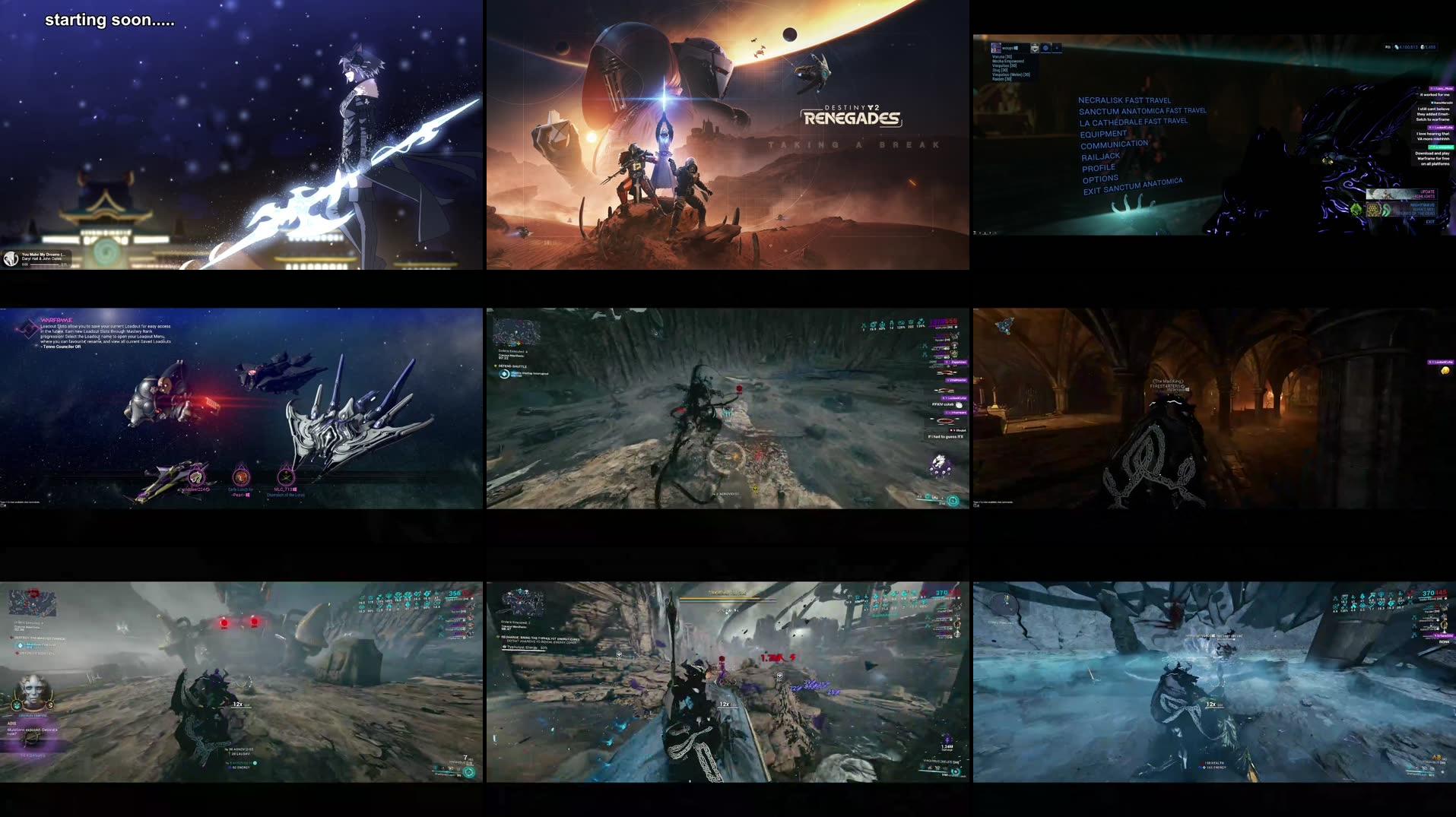
Task: Click the song progress bar on You Make My Dreams
Action: click(x=44, y=264)
